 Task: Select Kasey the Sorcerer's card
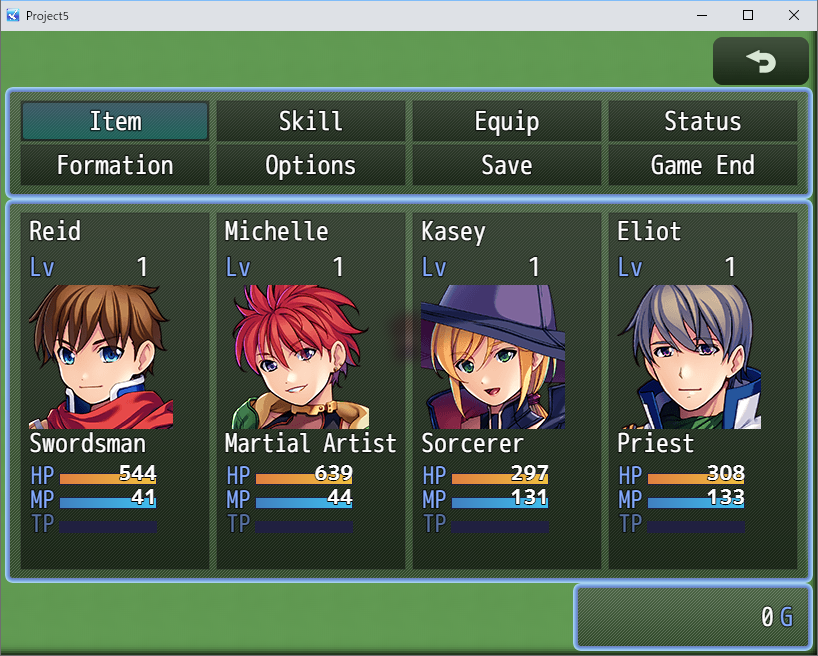(506, 390)
